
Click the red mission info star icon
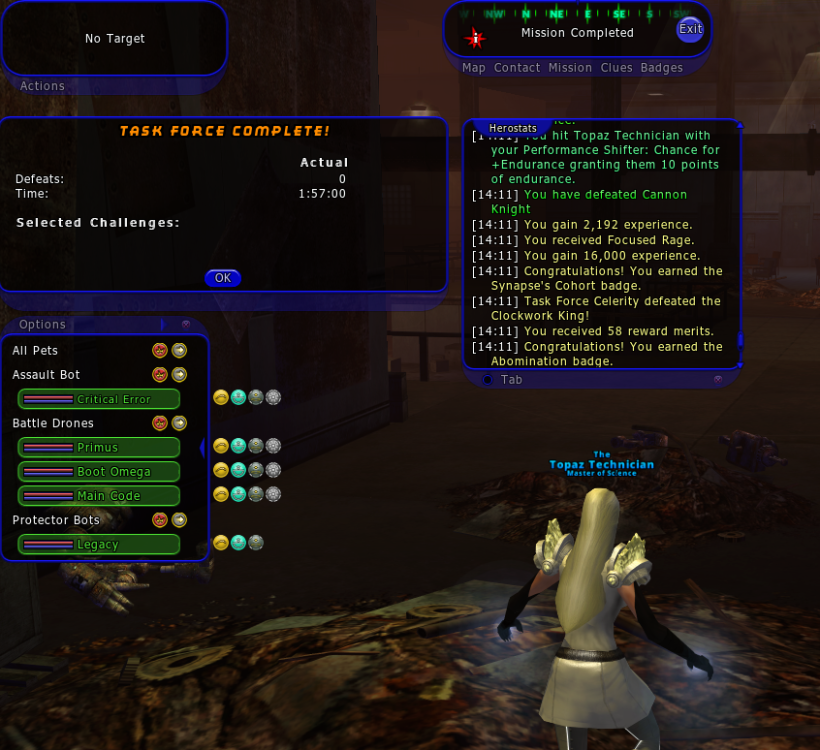475,39
